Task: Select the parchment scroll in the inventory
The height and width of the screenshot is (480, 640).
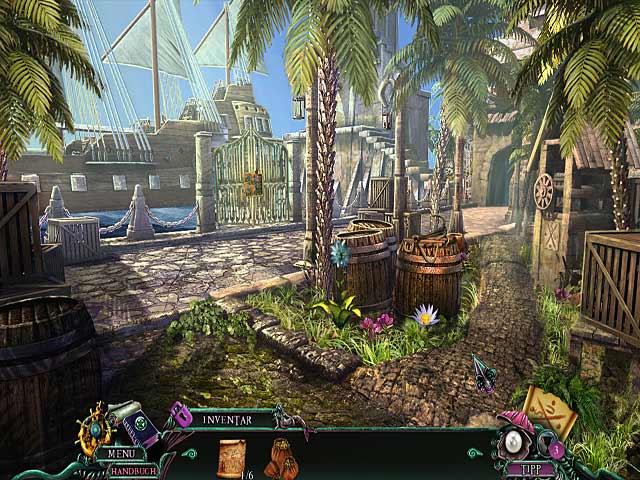Action: [232, 458]
